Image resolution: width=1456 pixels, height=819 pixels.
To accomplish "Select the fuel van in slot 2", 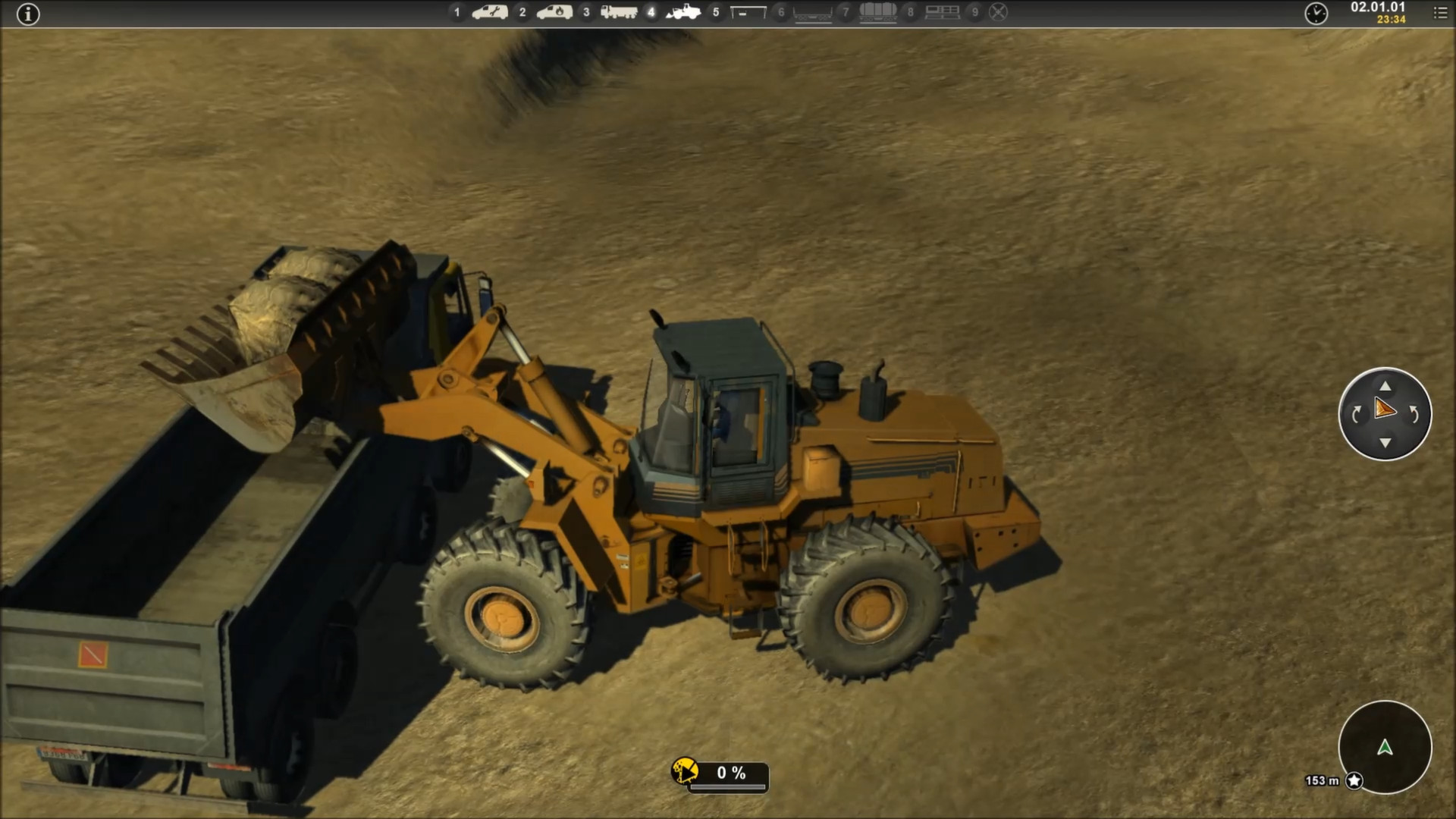I will 554,12.
